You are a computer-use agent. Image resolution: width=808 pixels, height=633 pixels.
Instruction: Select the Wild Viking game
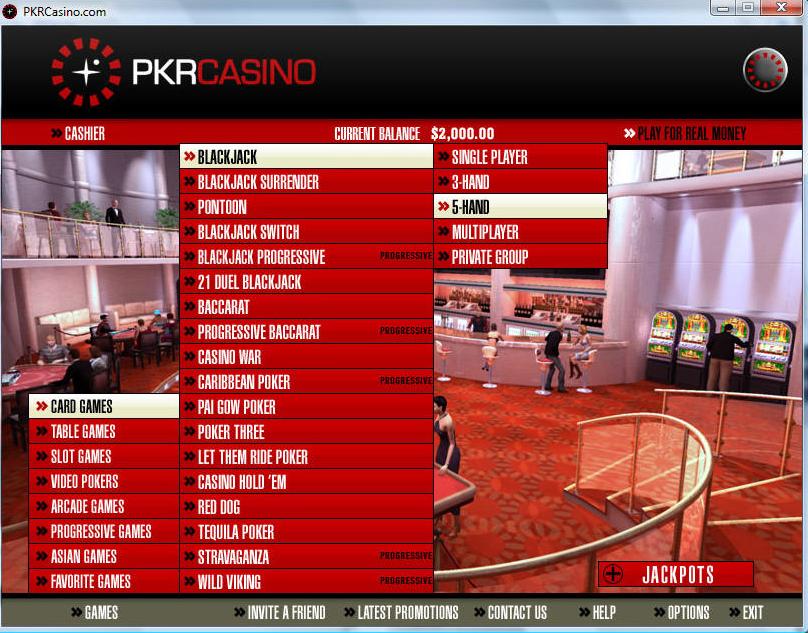point(229,582)
